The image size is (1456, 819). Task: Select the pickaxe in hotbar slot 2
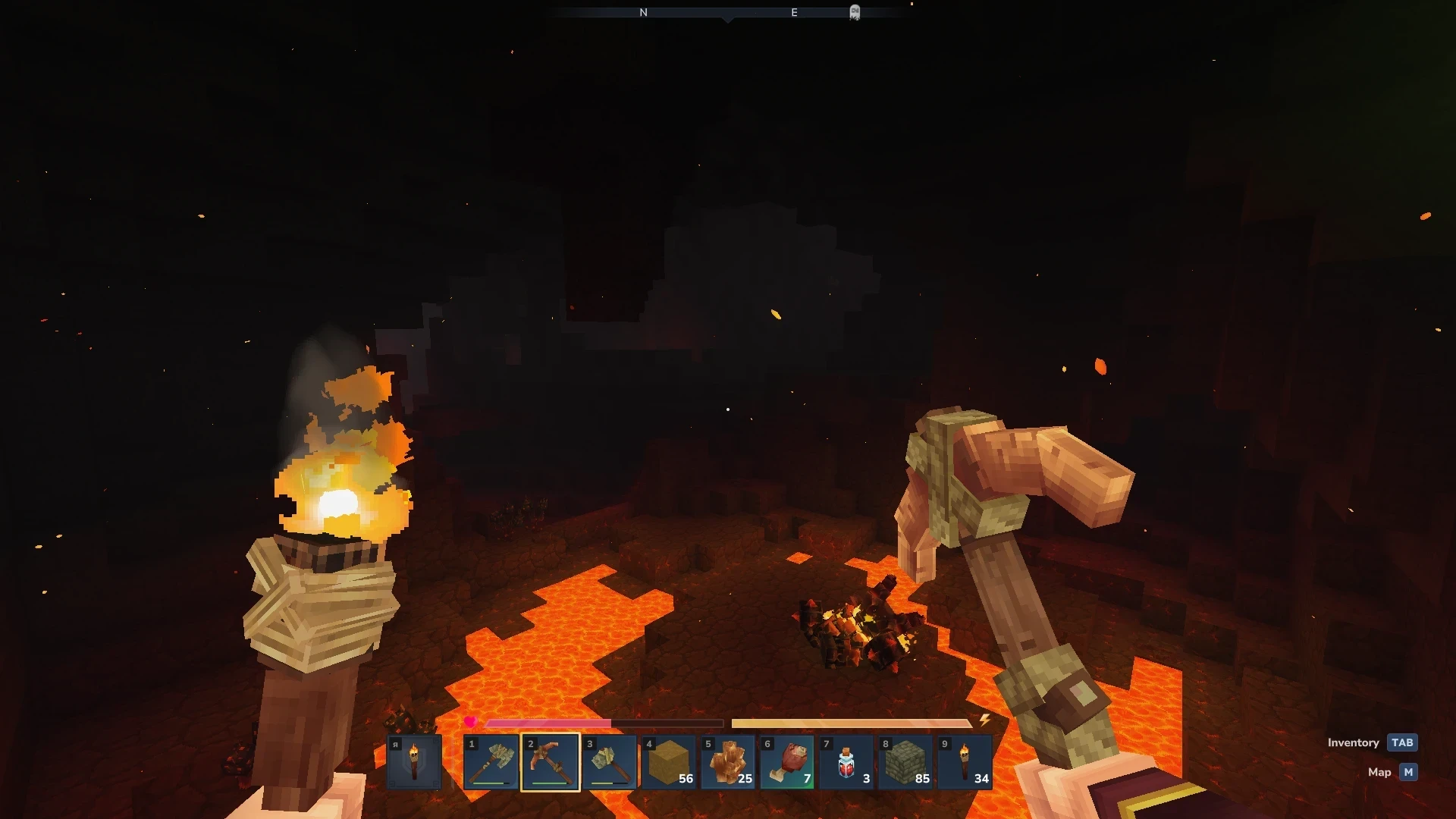tap(551, 762)
